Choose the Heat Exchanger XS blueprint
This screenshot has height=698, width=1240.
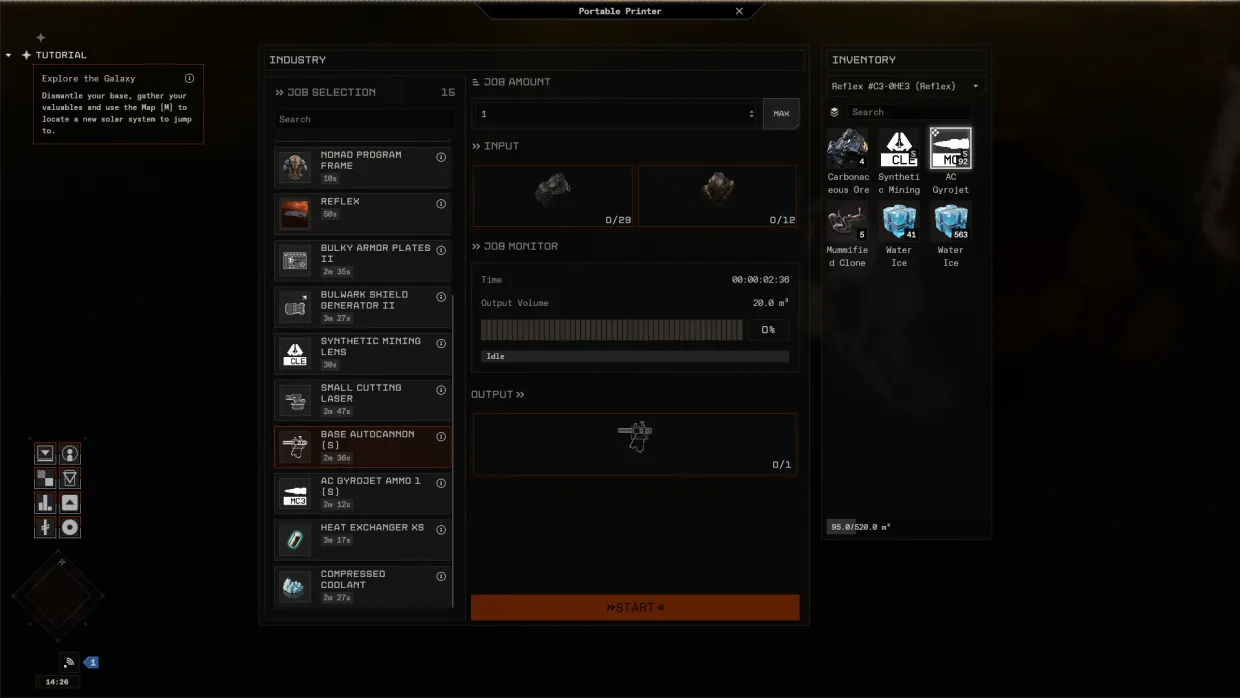click(362, 538)
